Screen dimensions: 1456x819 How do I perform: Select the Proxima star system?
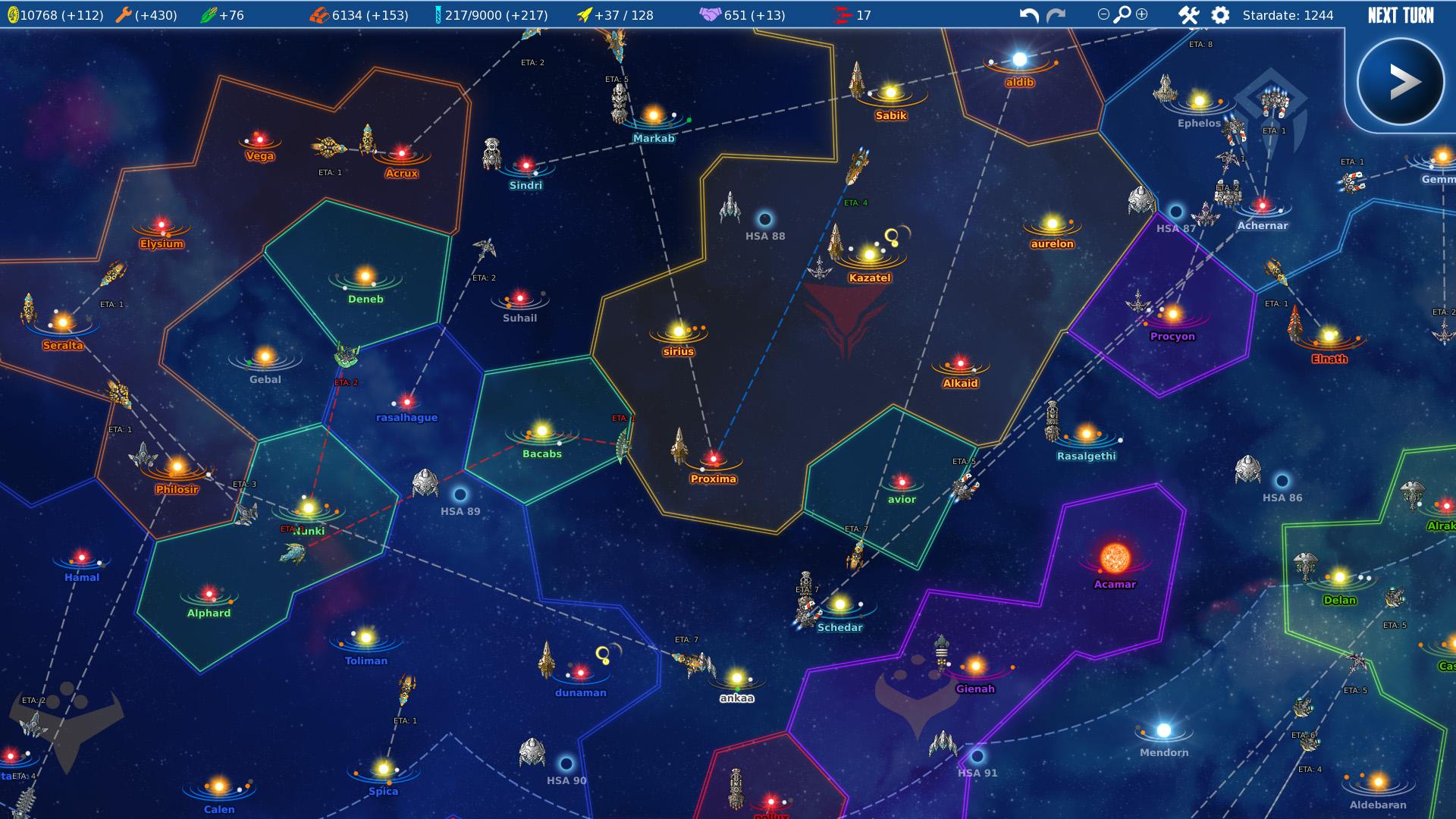coord(714,458)
